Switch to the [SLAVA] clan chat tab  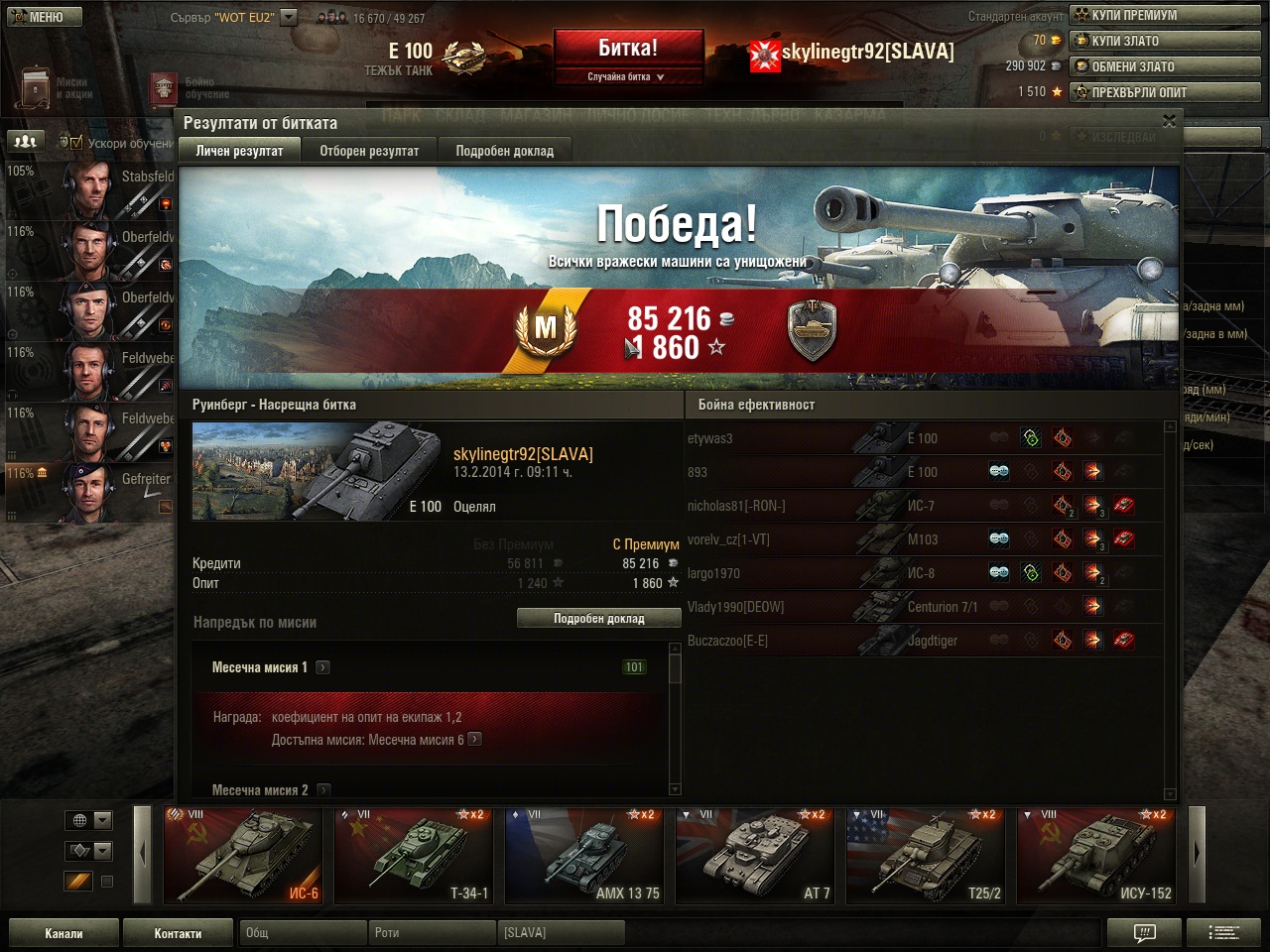[x=561, y=932]
